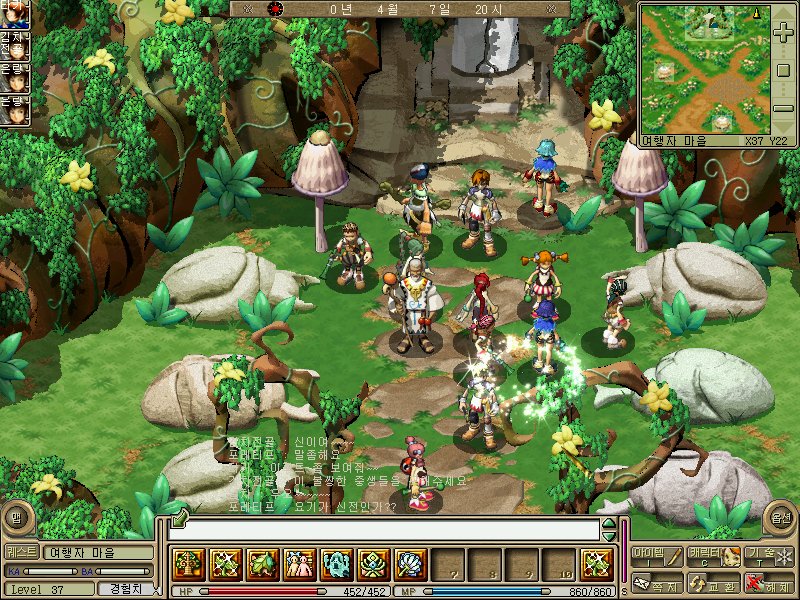The image size is (800, 600).
Task: Open the map with the 맵 button
Action: pos(15,518)
